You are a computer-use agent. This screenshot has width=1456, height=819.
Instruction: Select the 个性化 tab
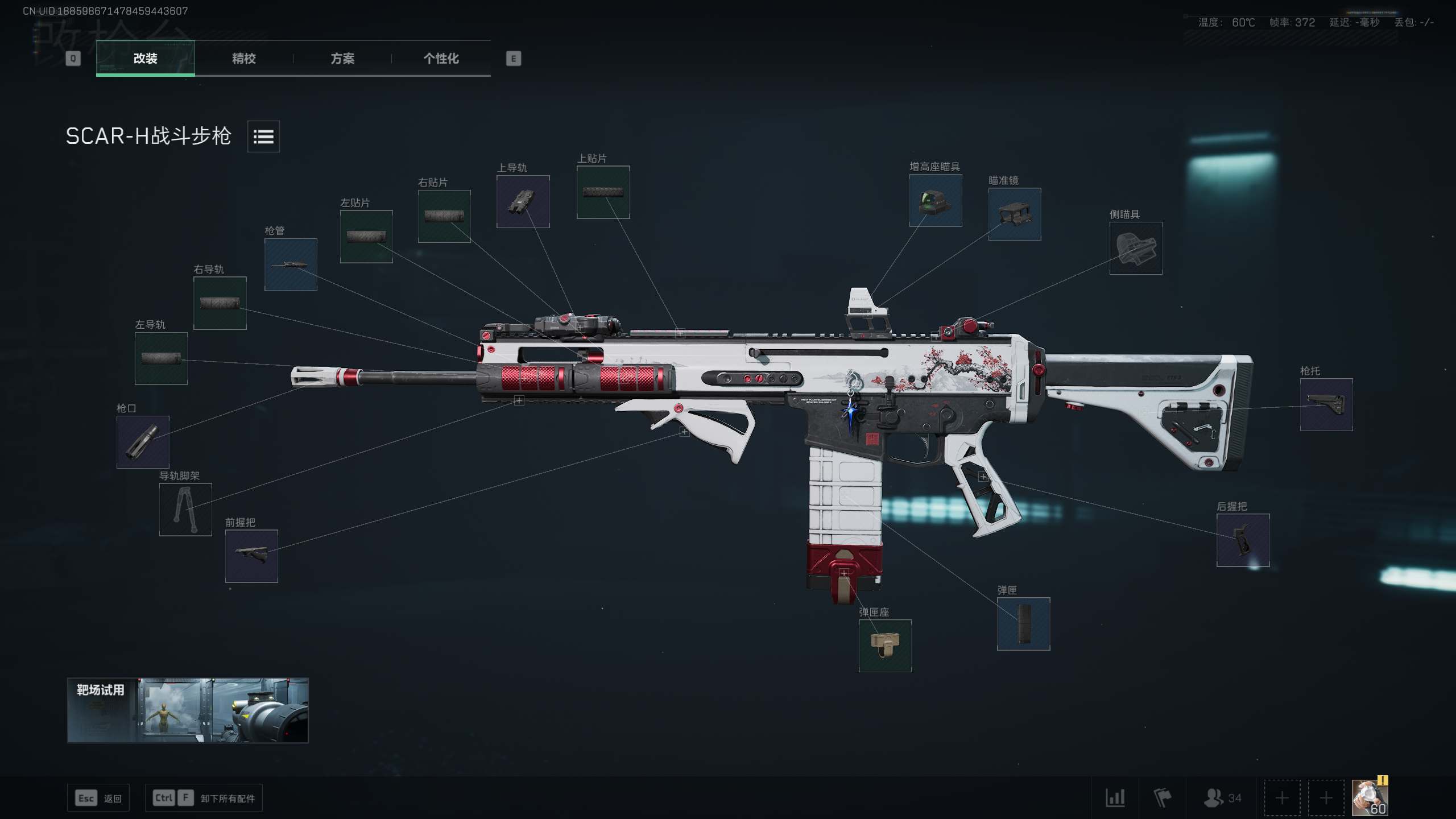(x=441, y=59)
